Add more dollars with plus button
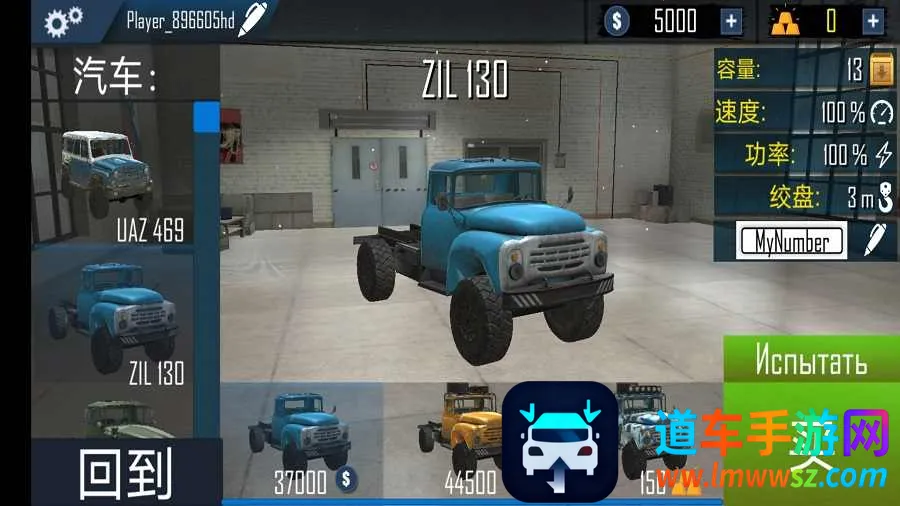900x506 pixels. coord(732,20)
